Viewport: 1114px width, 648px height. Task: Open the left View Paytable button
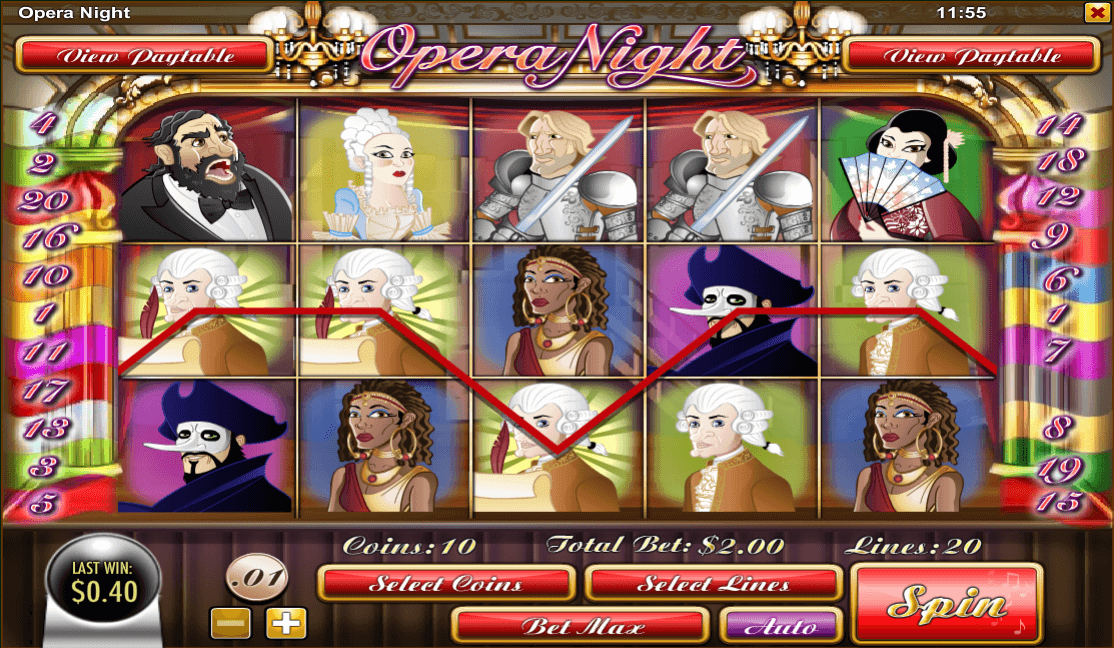pos(145,56)
